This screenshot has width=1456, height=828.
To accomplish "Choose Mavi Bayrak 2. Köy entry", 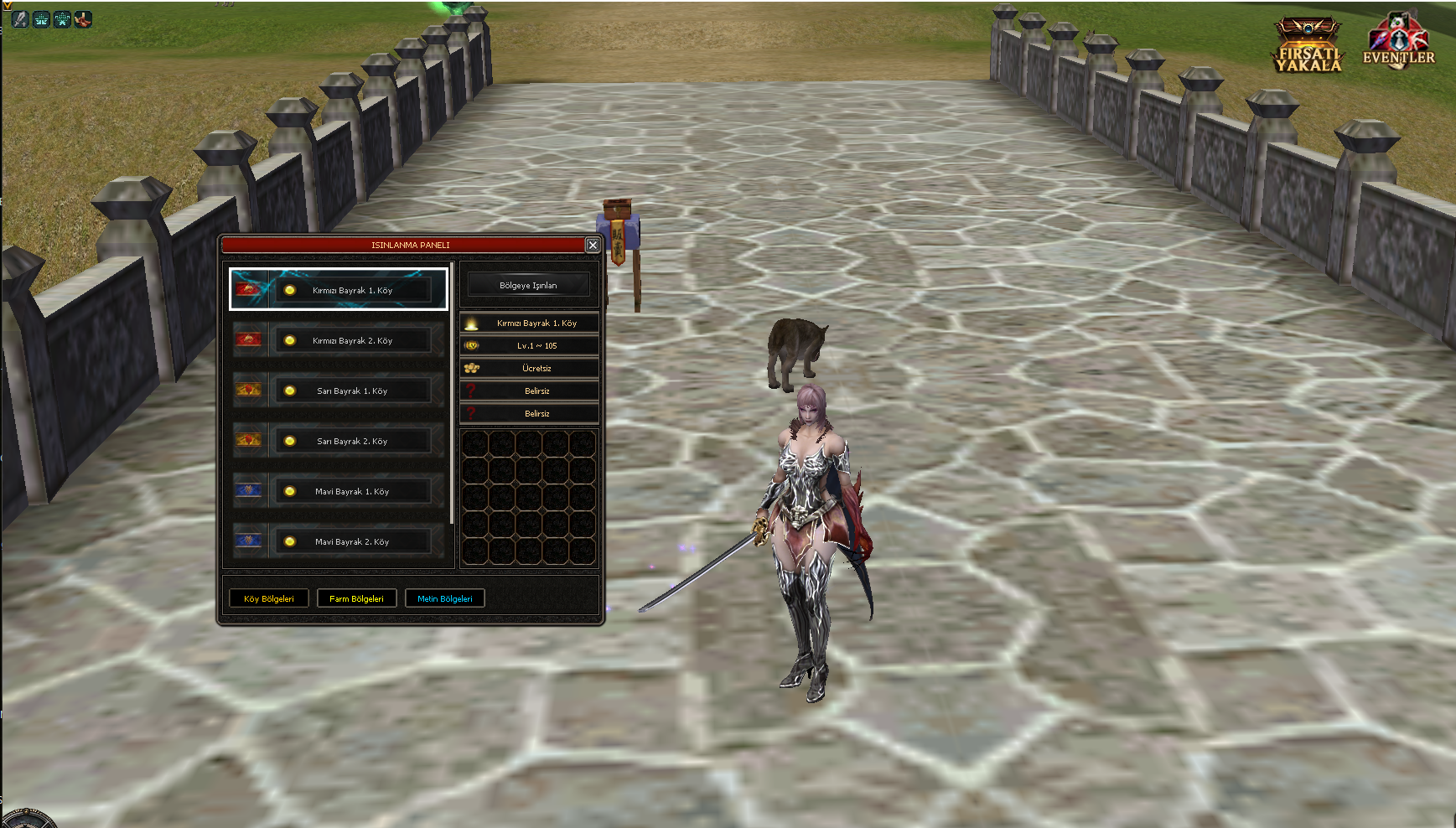I will [x=352, y=541].
